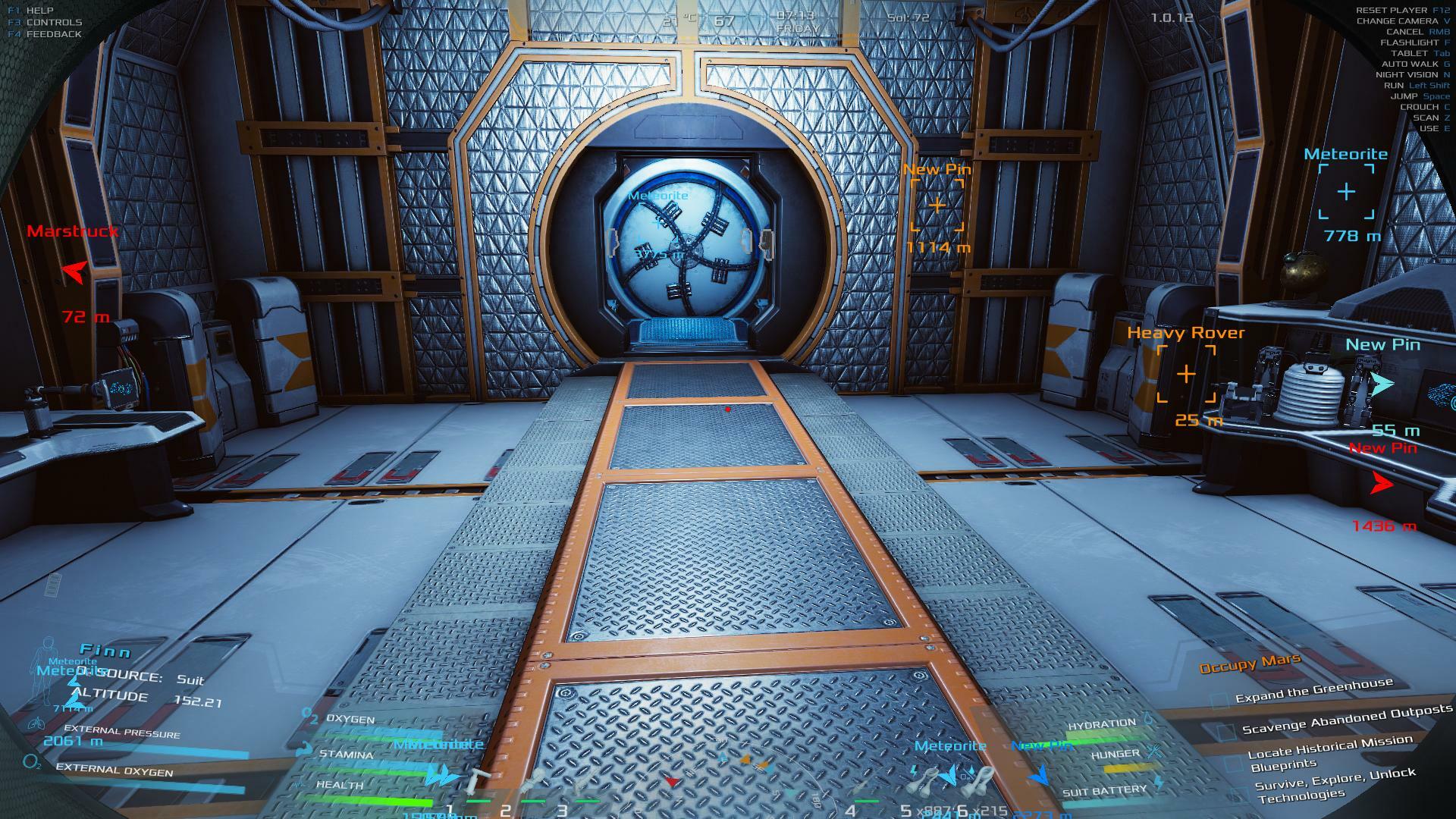The width and height of the screenshot is (1456, 819).
Task: Select the Heavy Rover waypoint marker
Action: click(x=1186, y=374)
